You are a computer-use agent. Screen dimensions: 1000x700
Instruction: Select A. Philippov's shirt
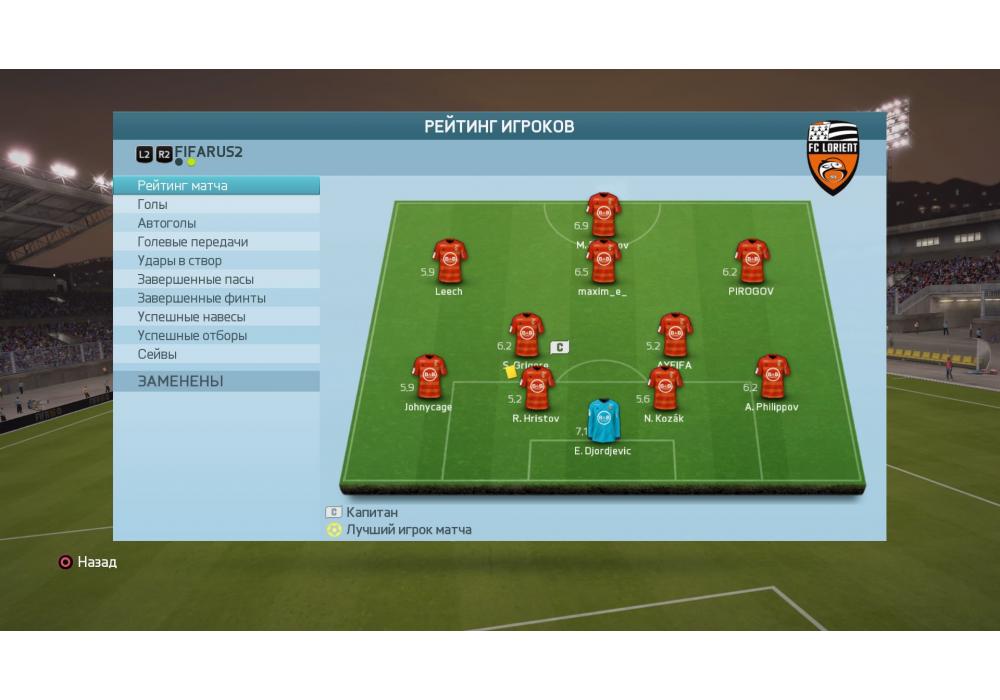pos(772,377)
